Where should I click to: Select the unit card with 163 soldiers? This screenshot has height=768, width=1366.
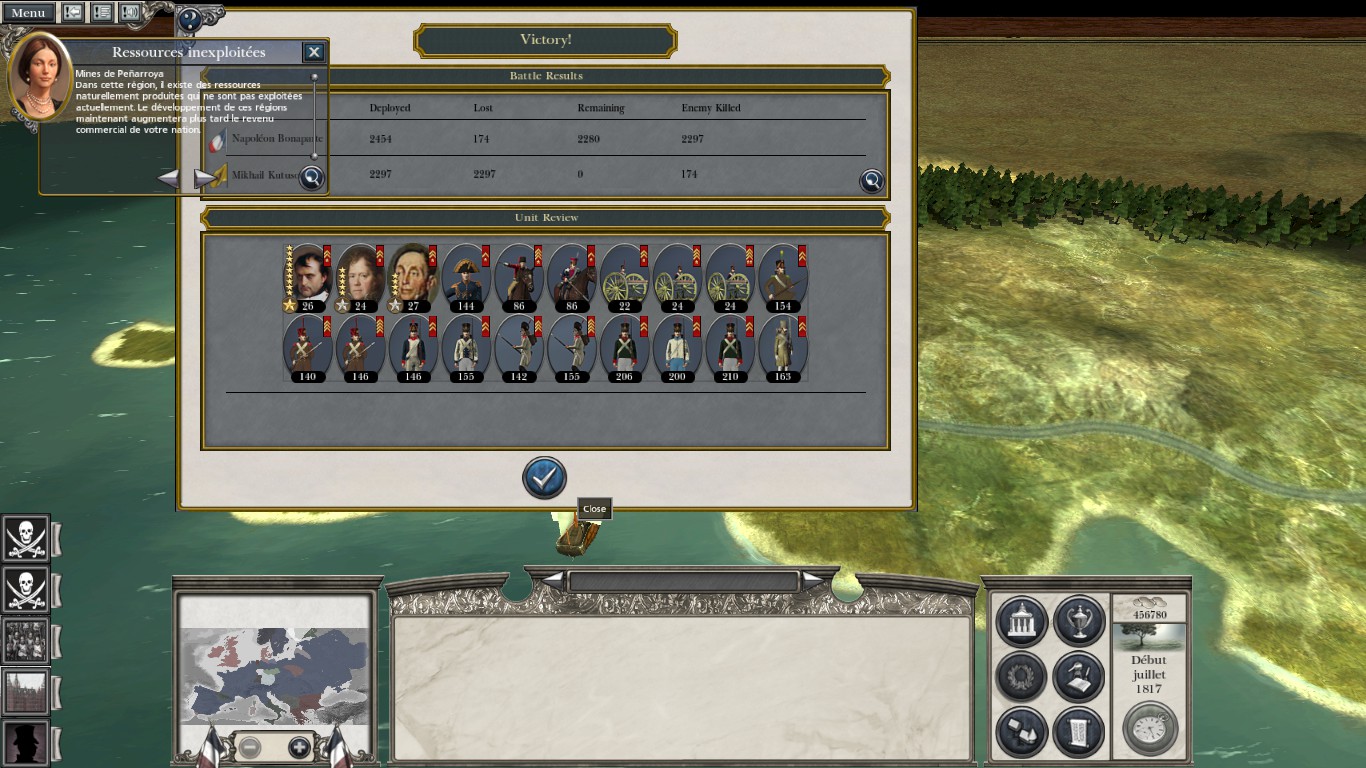(783, 349)
